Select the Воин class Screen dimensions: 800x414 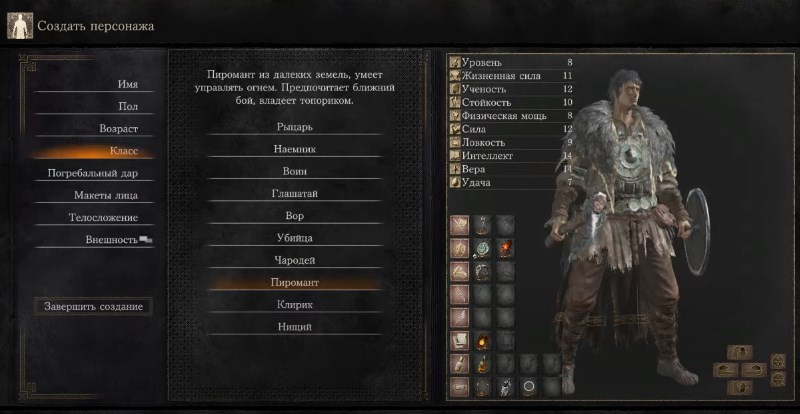(294, 171)
